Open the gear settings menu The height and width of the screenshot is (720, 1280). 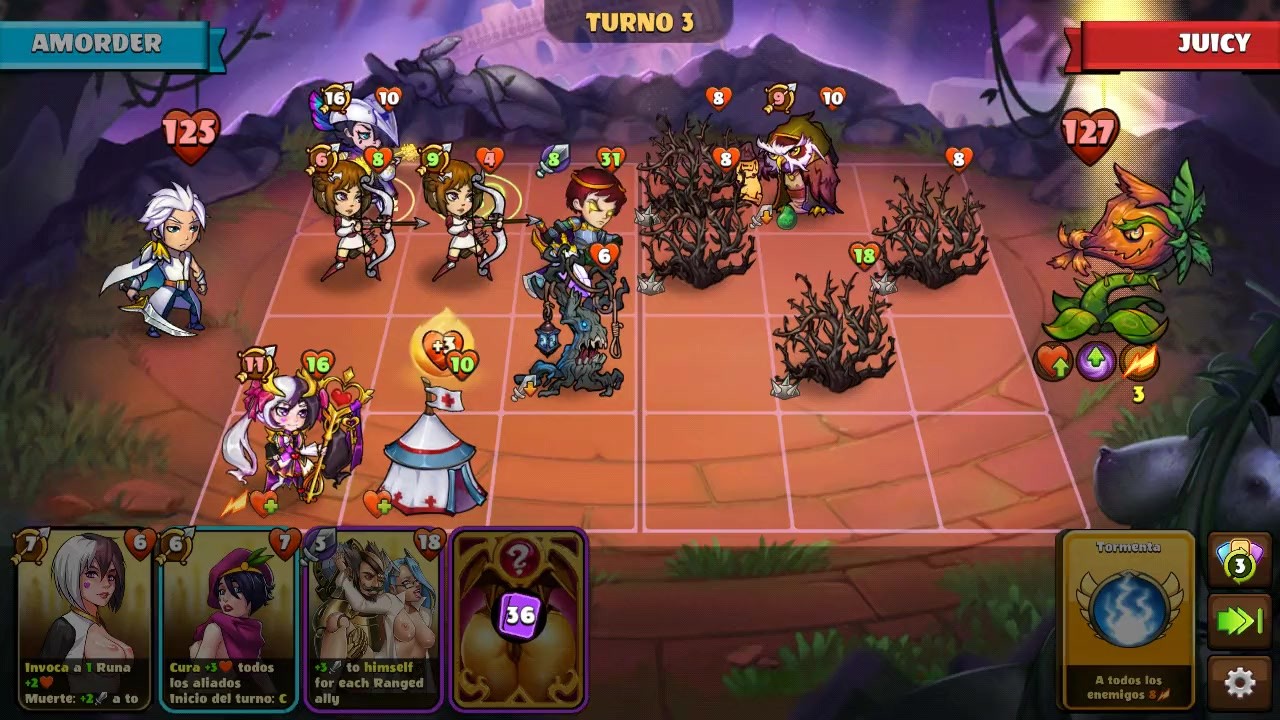pos(1240,683)
